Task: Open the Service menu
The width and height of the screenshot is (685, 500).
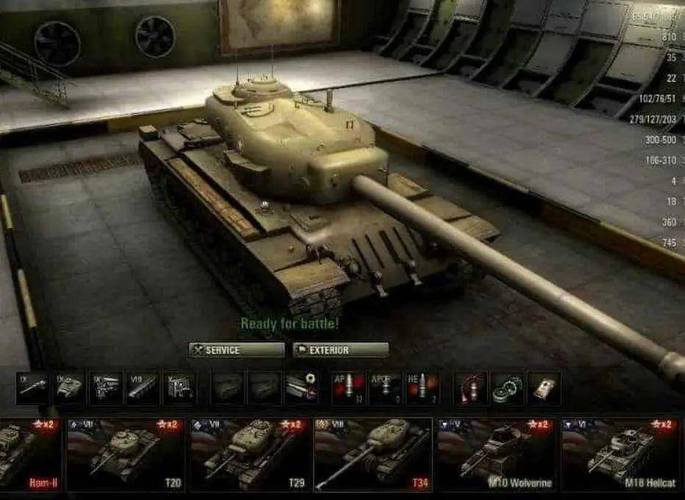Action: click(x=236, y=350)
